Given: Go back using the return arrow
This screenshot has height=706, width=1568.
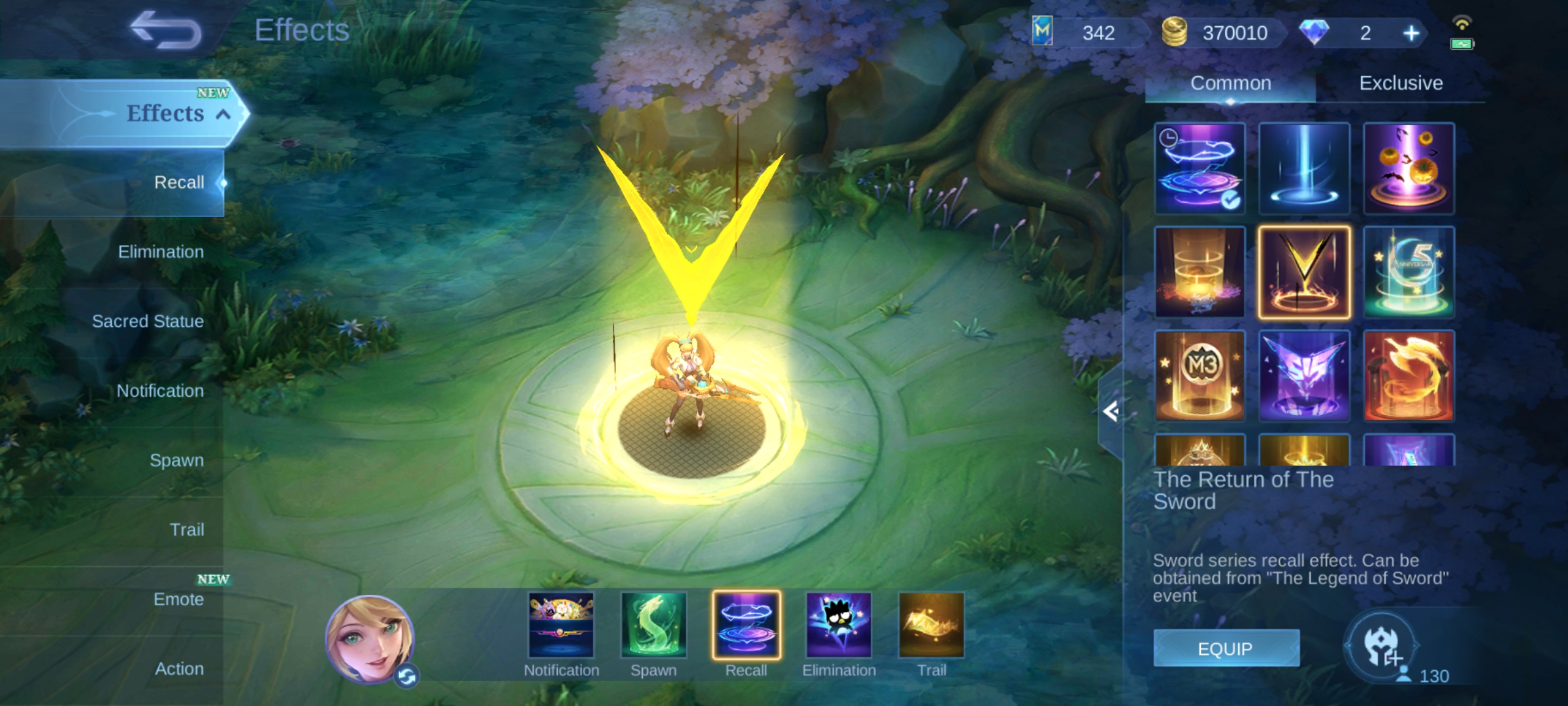Looking at the screenshot, I should coord(166,30).
